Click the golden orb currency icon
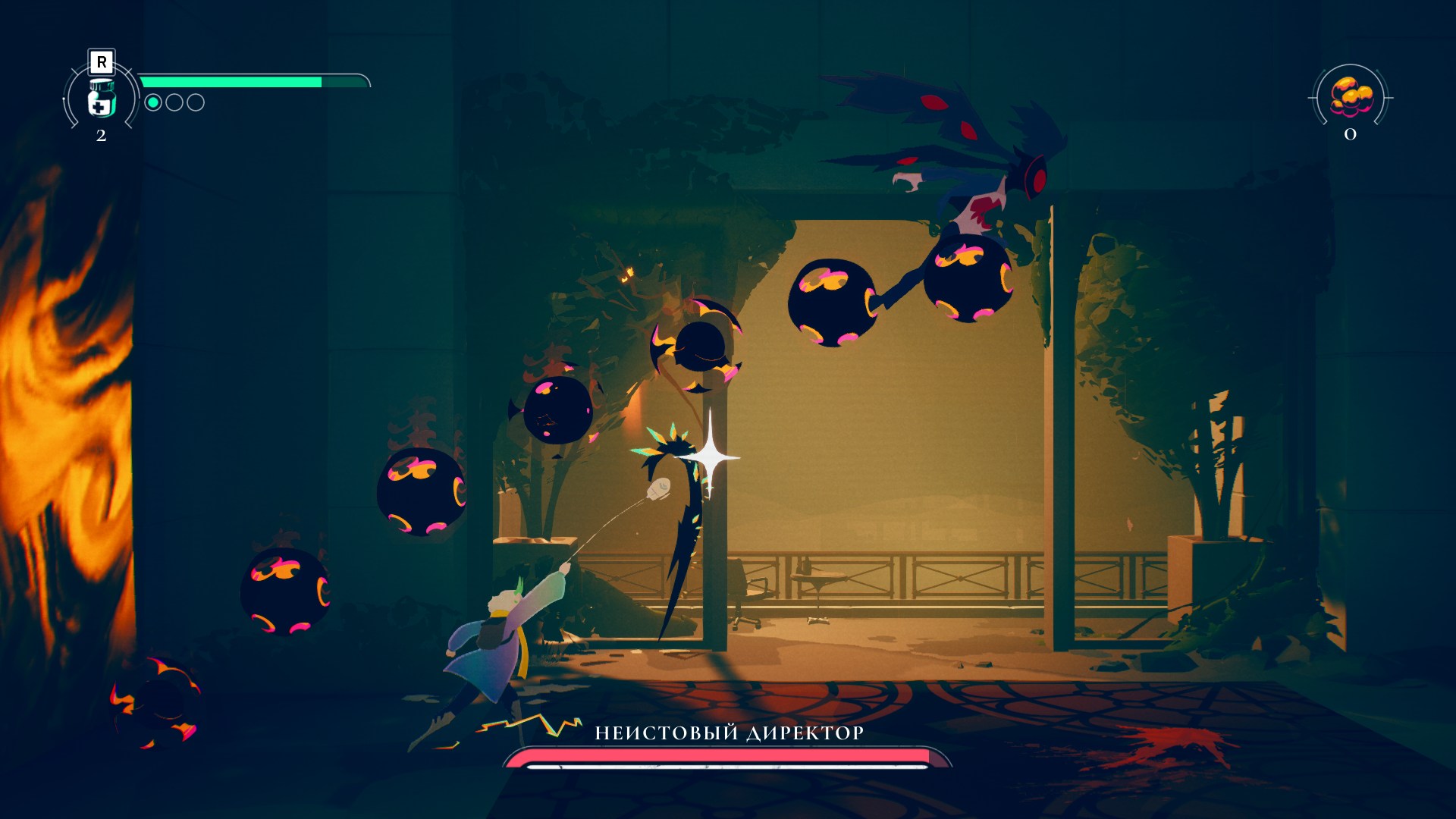 tap(1351, 97)
